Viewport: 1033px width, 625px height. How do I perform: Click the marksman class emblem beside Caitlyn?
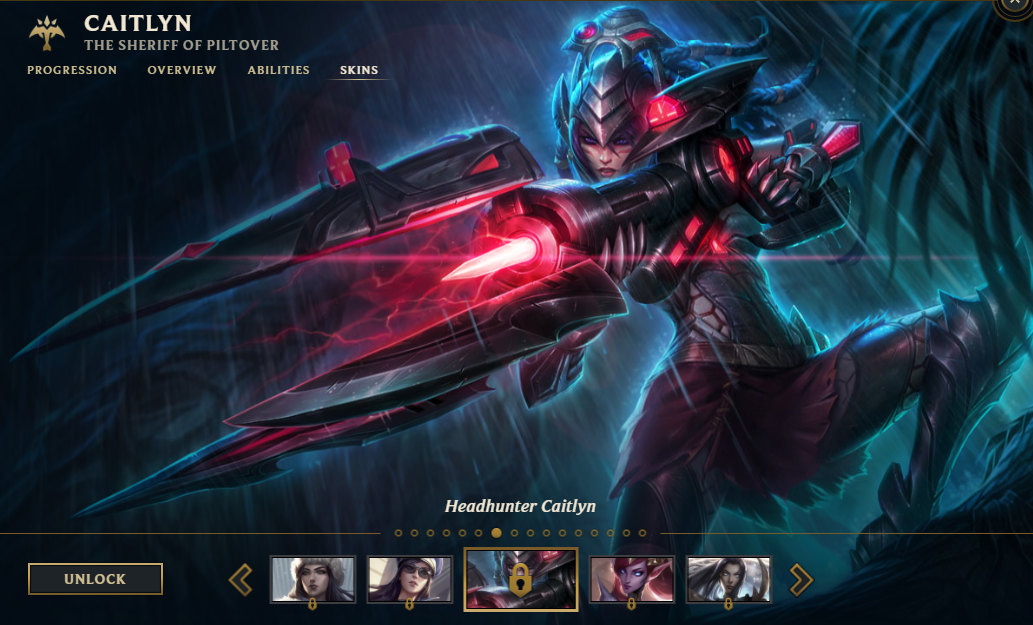[47, 34]
